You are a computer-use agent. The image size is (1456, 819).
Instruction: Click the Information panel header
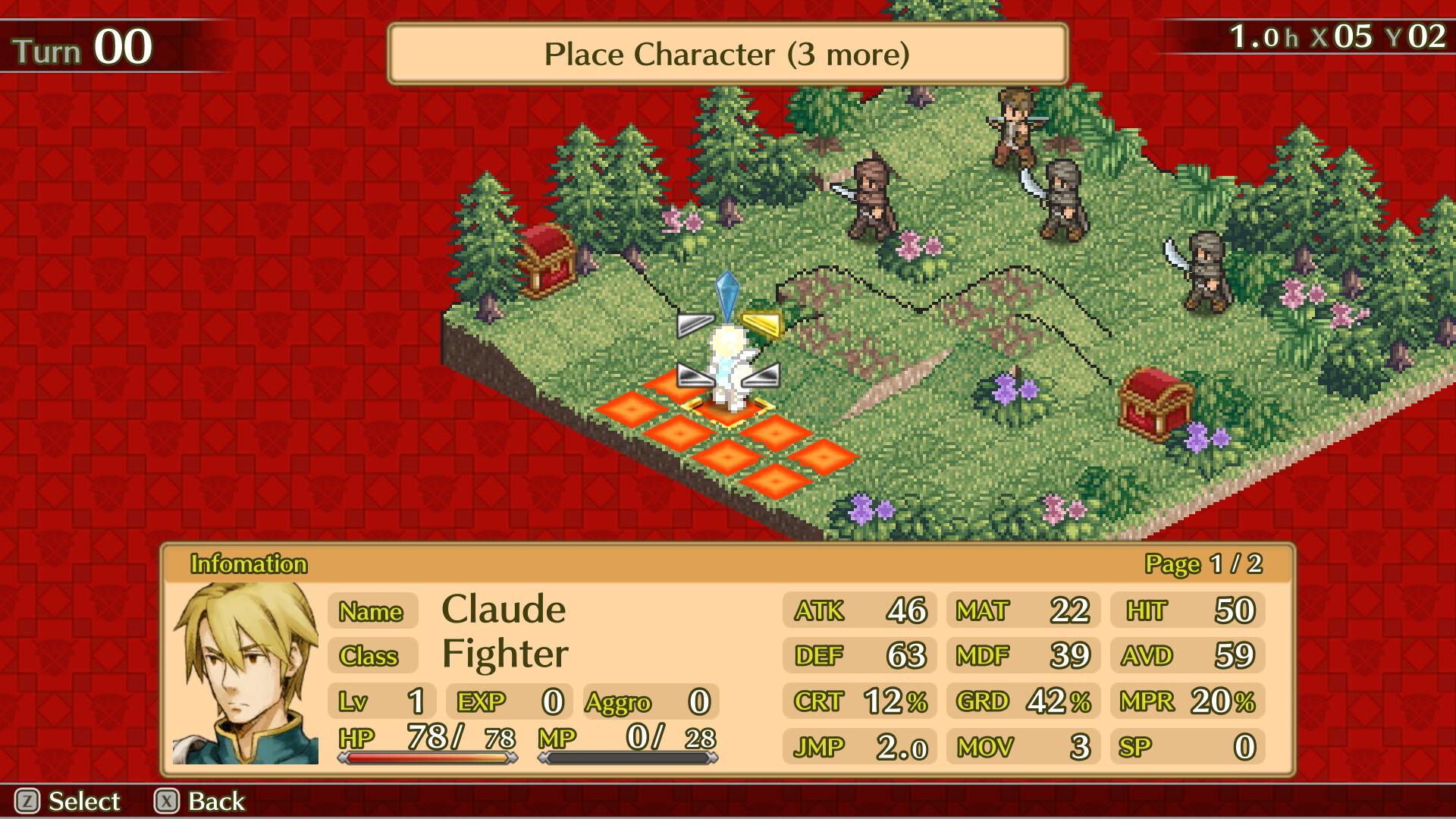pos(250,564)
